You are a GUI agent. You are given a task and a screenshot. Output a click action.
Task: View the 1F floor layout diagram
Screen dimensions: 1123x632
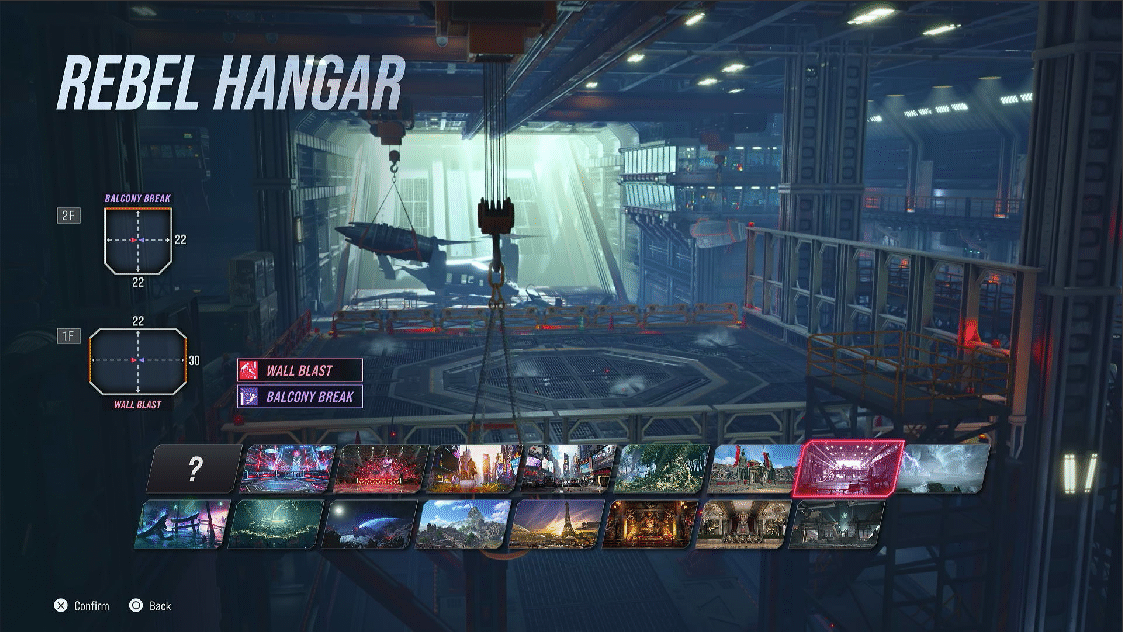[x=138, y=360]
